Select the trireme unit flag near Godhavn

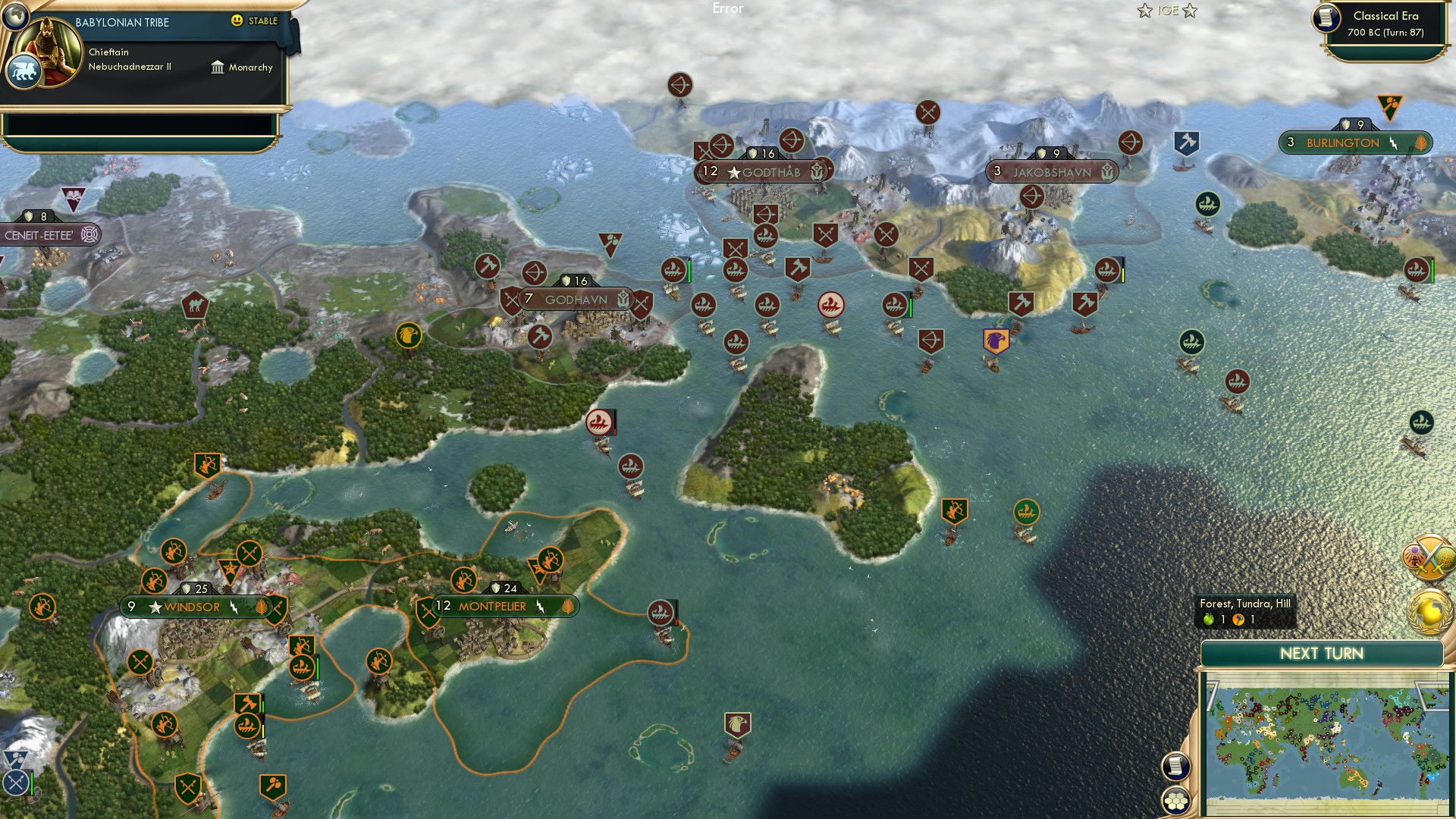673,269
